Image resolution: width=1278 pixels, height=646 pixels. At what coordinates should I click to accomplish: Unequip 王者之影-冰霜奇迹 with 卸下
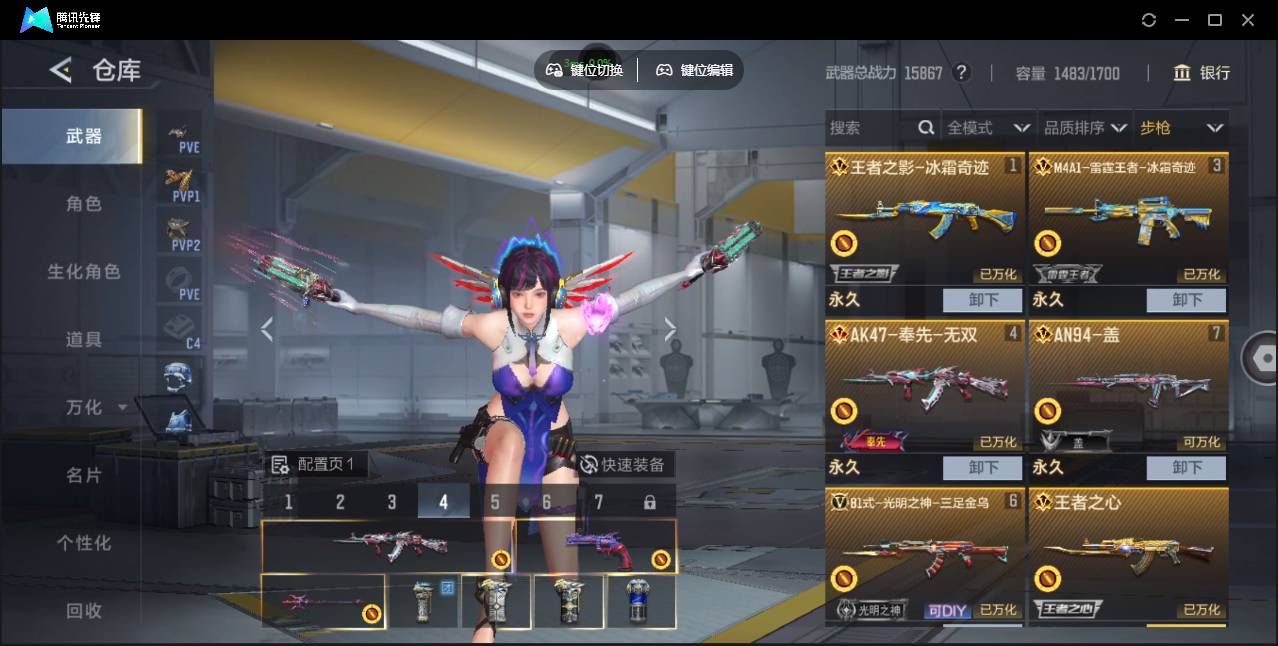tap(982, 300)
